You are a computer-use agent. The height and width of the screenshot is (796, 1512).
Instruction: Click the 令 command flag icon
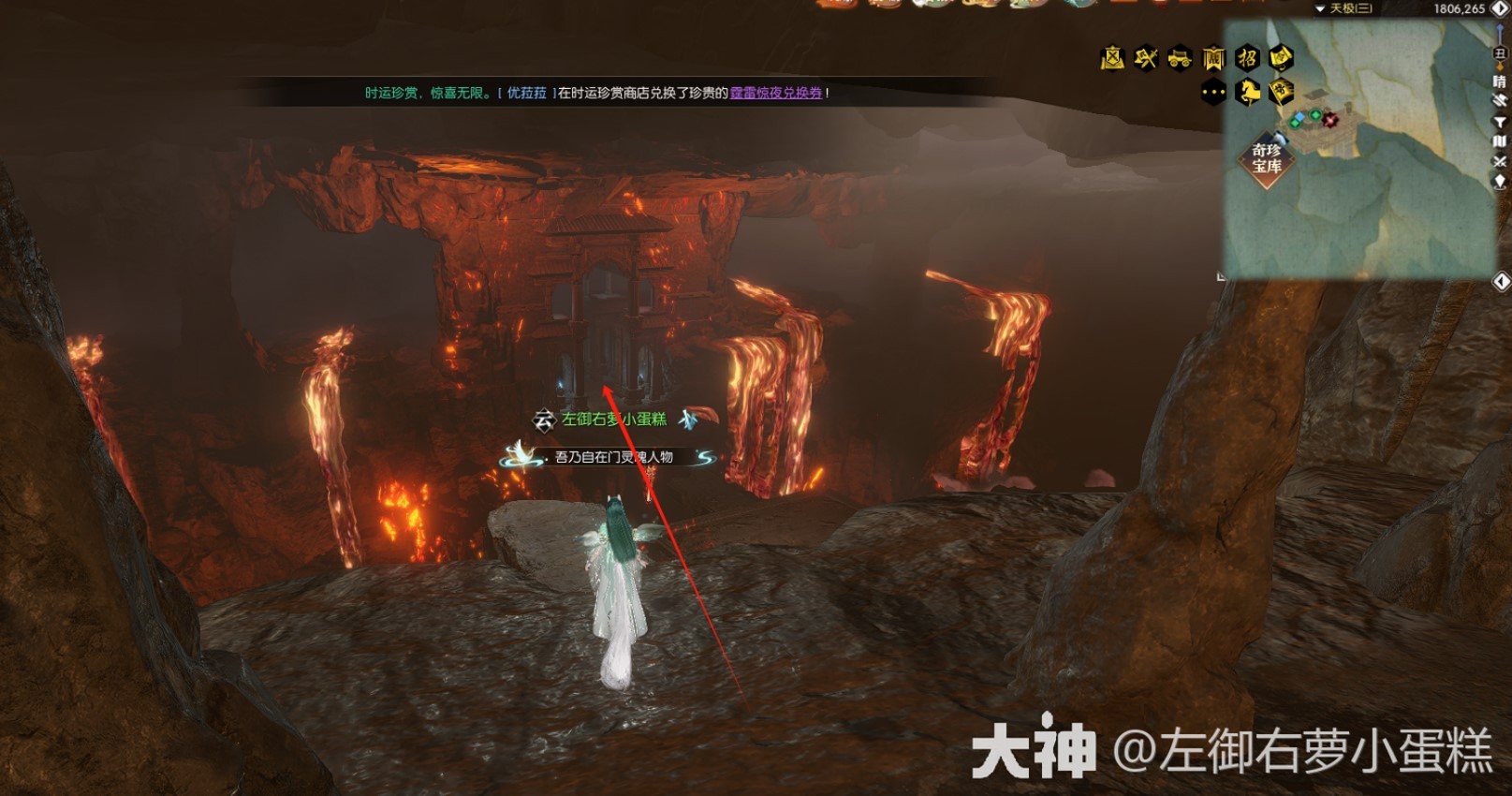pos(1281,59)
